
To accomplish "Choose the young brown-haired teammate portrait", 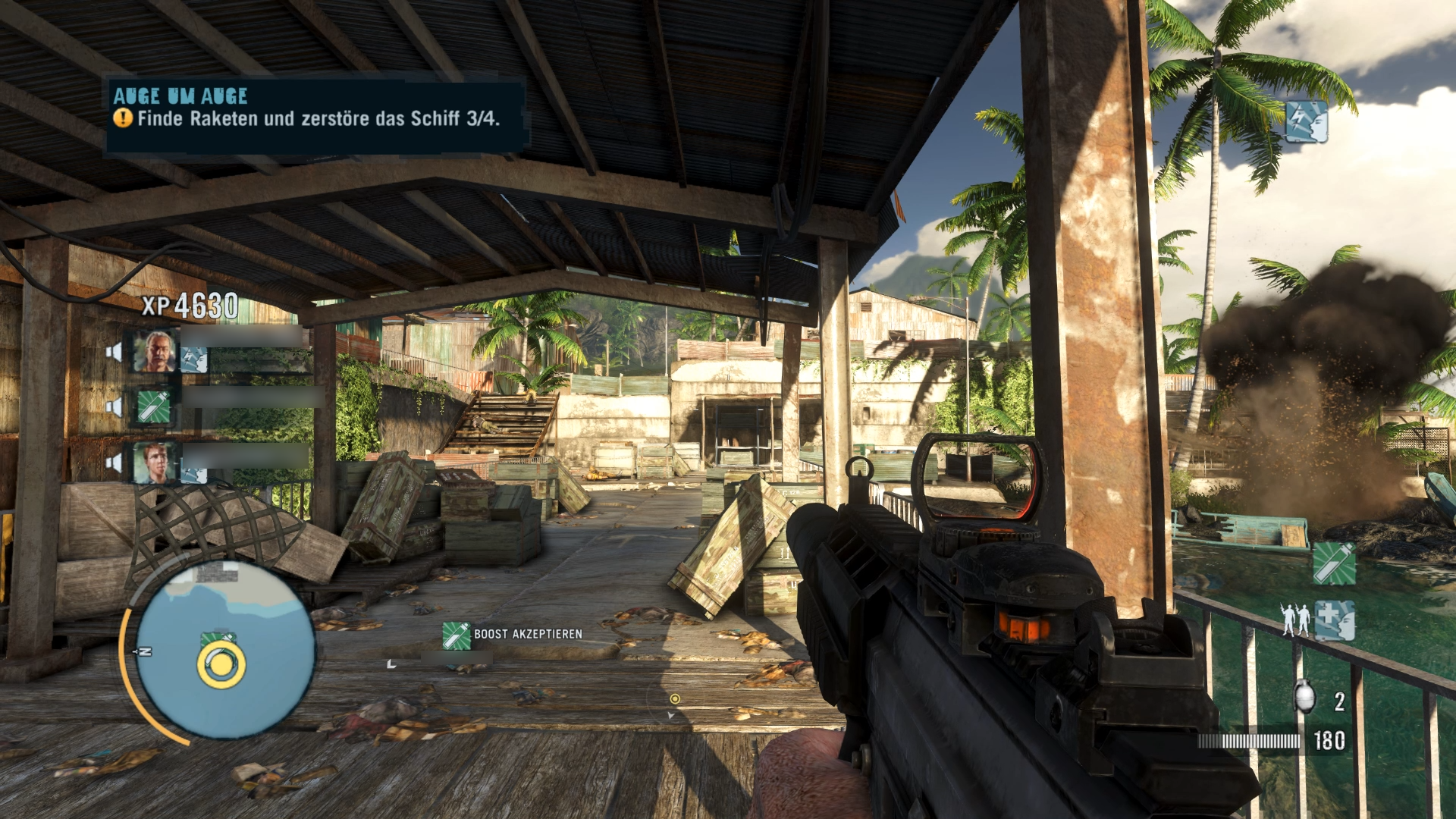I will (155, 462).
